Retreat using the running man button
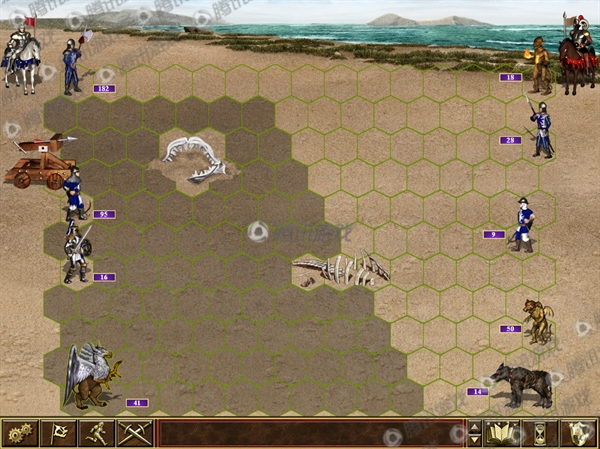 click(x=96, y=433)
